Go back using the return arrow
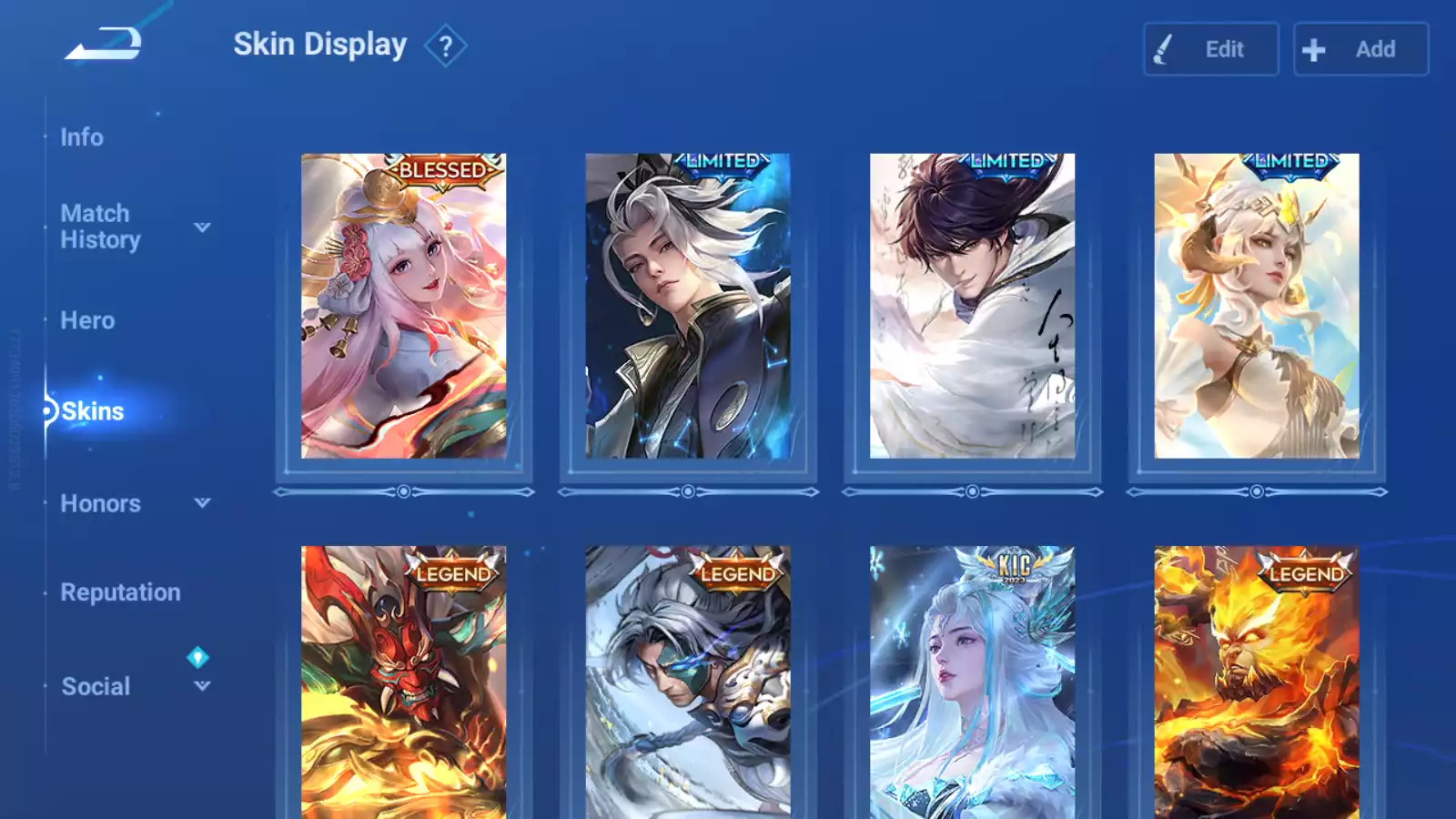1456x819 pixels. pos(103,44)
